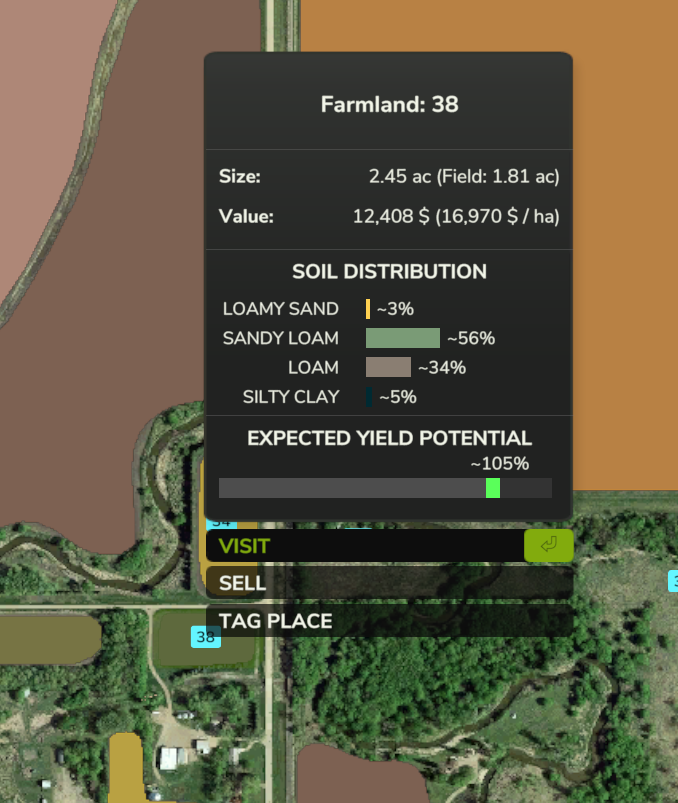Select SELL for Farmland 38

tap(389, 583)
